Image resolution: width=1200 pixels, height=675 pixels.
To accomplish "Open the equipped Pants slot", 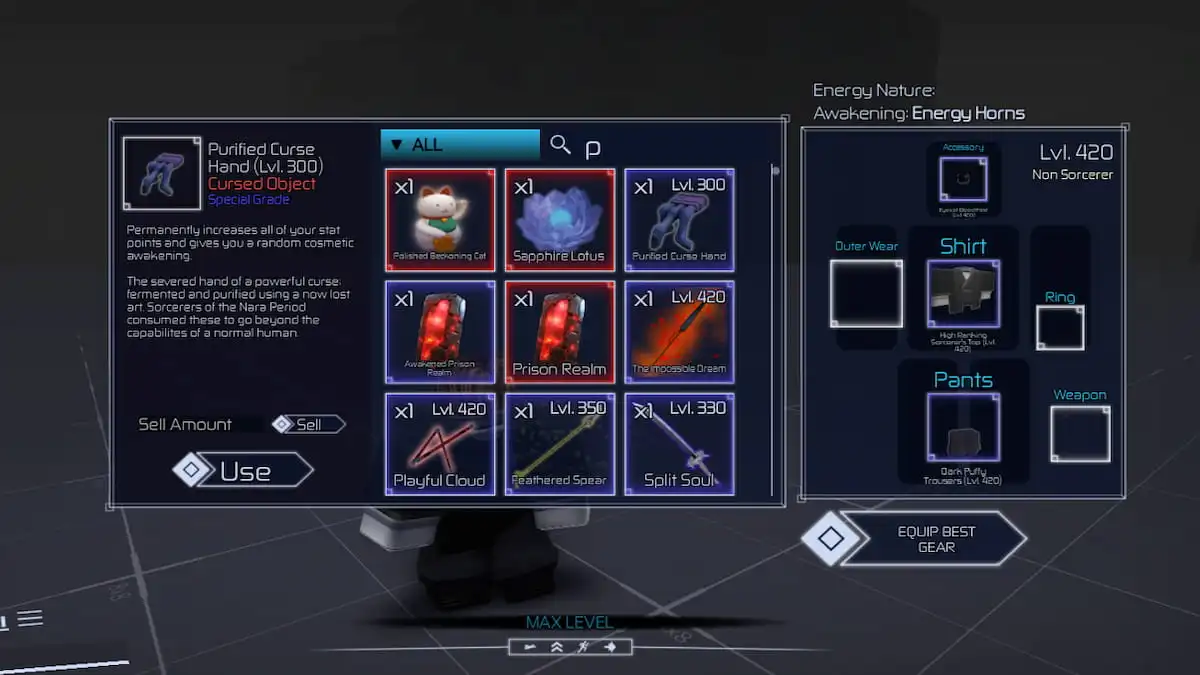I will coord(963,428).
